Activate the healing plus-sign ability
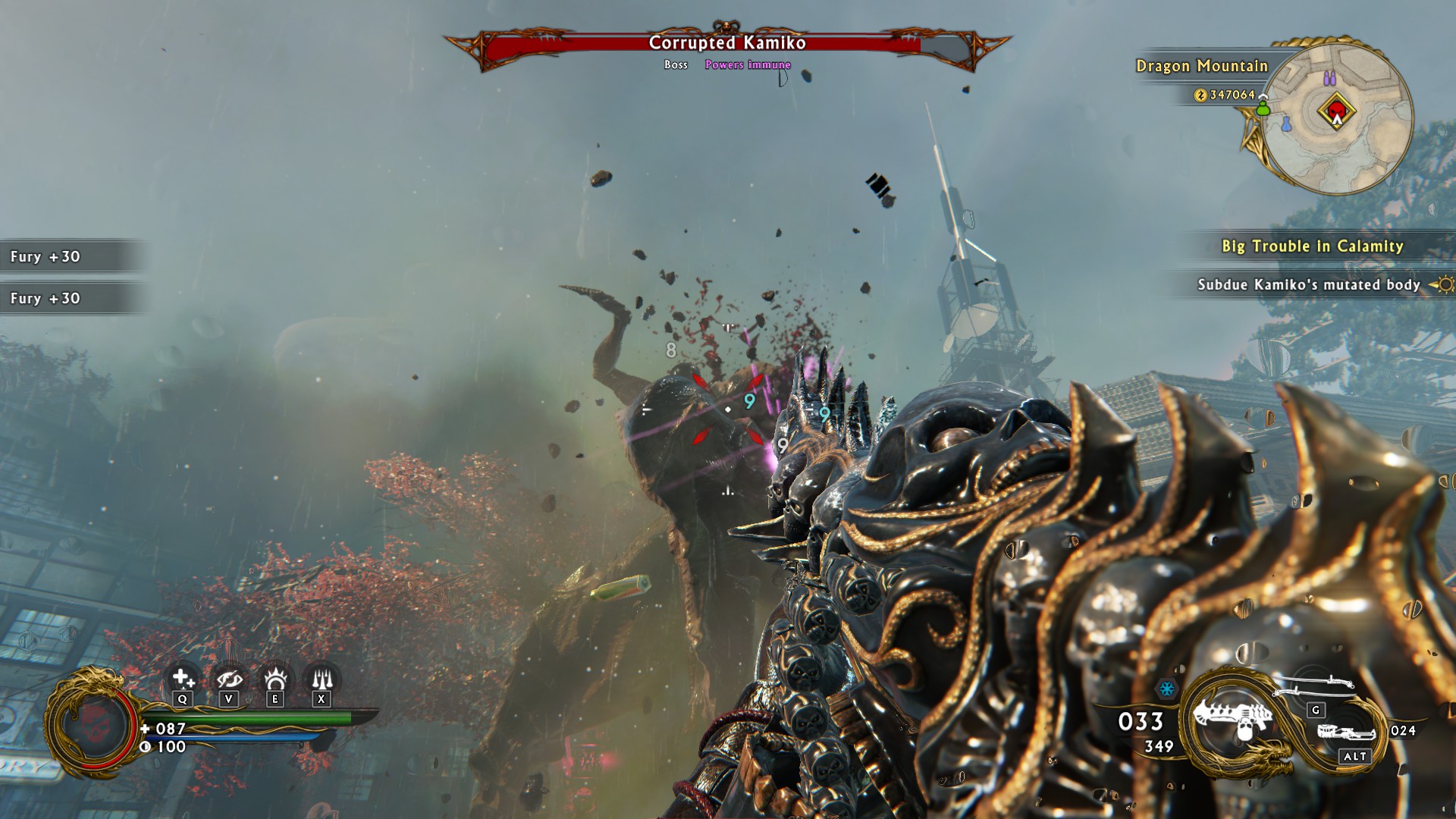This screenshot has width=1456, height=819. pyautogui.click(x=182, y=679)
